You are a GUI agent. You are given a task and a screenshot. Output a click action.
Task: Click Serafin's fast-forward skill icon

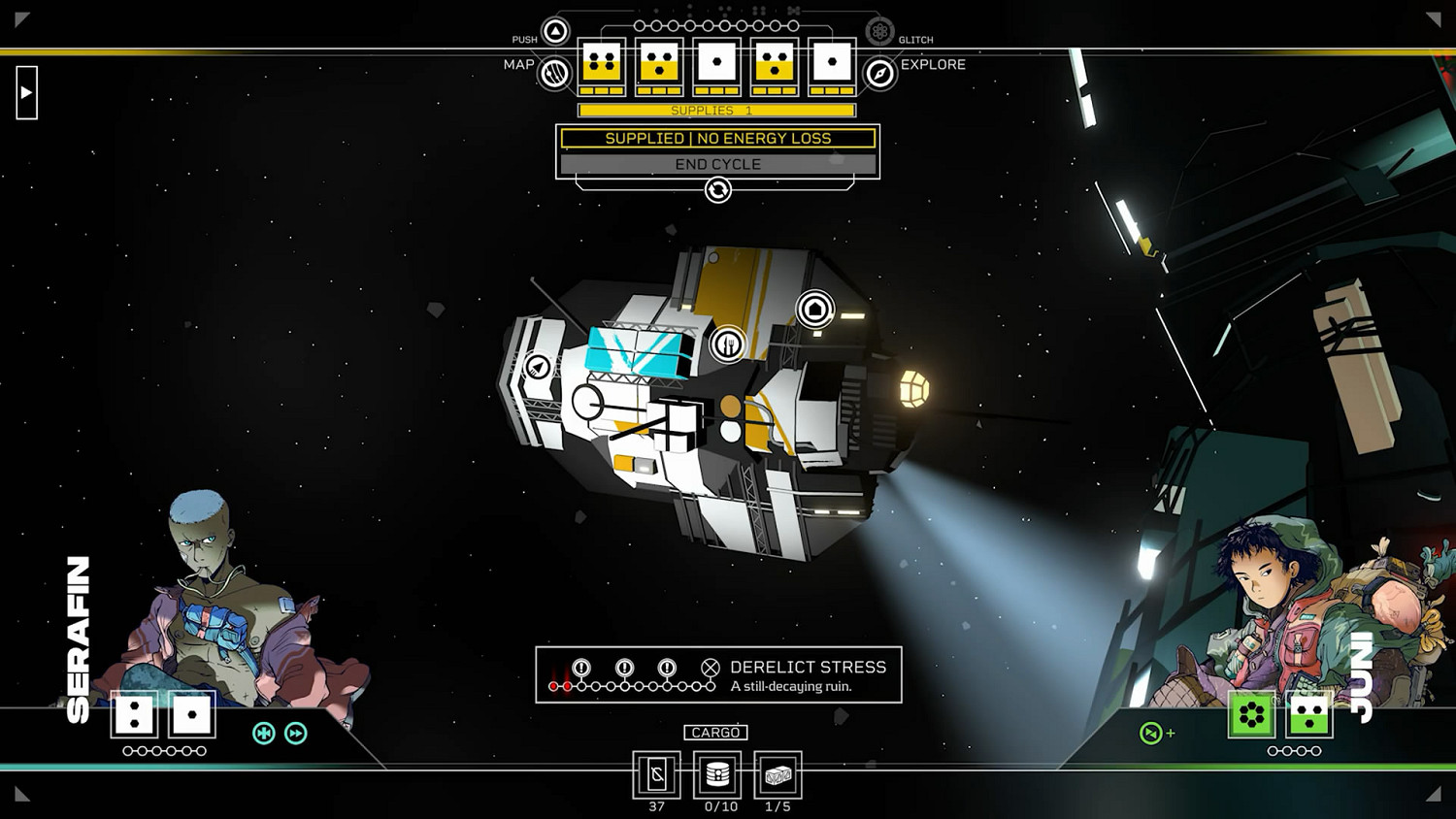[x=296, y=734]
